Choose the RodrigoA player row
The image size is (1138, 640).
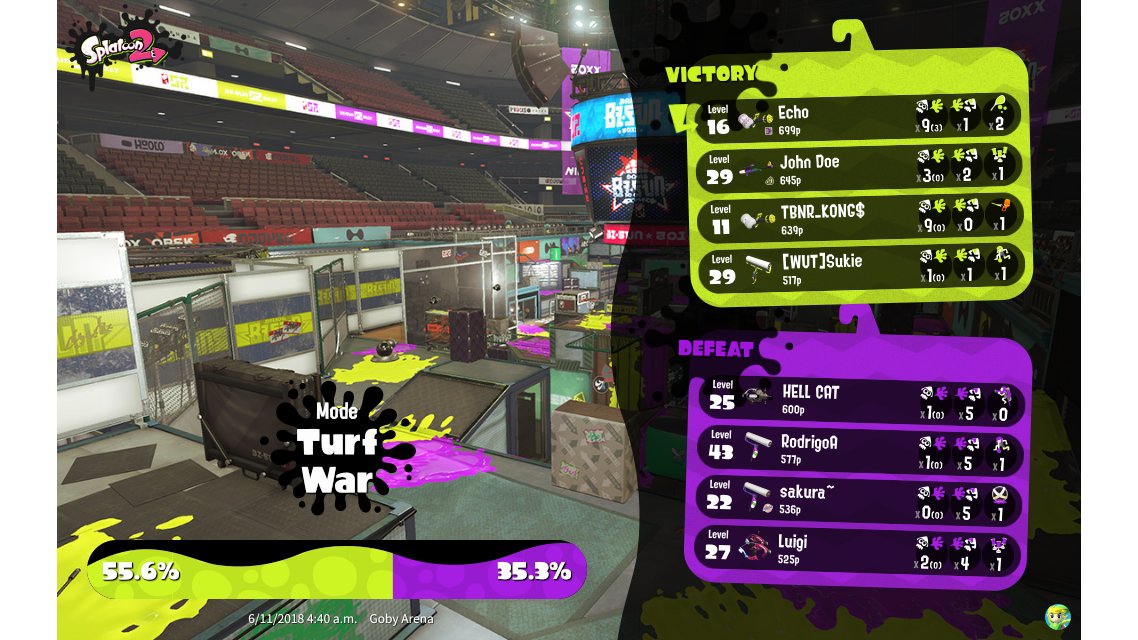pyautogui.click(x=860, y=450)
